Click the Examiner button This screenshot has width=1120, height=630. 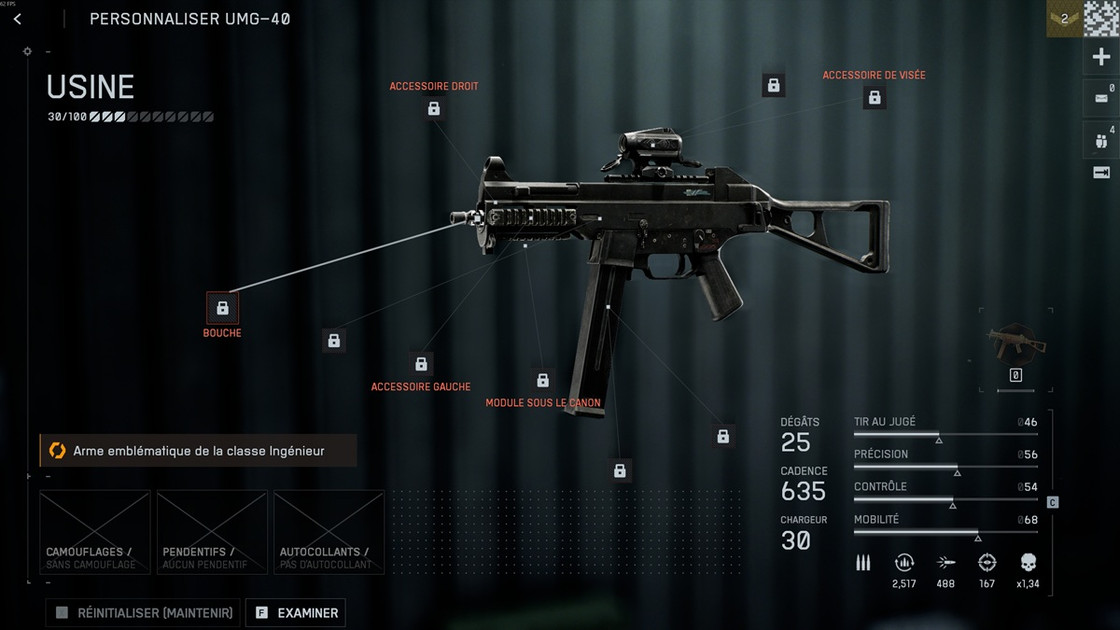point(295,613)
